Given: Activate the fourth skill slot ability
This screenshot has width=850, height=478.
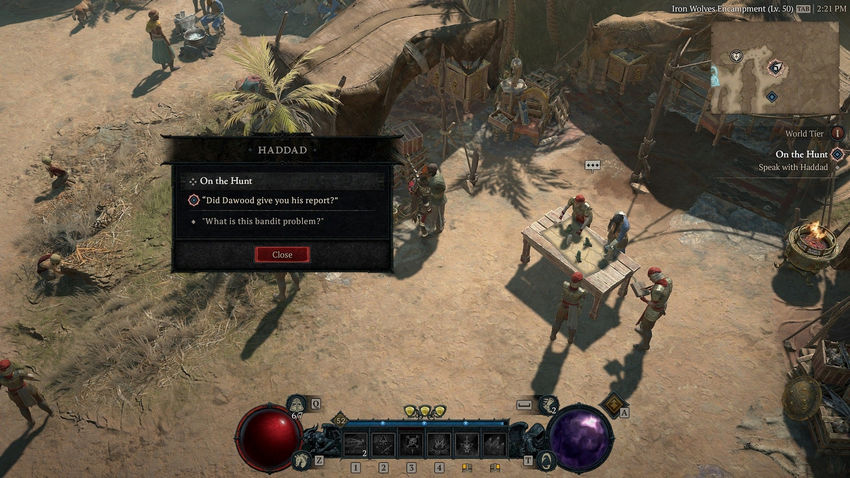Looking at the screenshot, I should tap(439, 443).
